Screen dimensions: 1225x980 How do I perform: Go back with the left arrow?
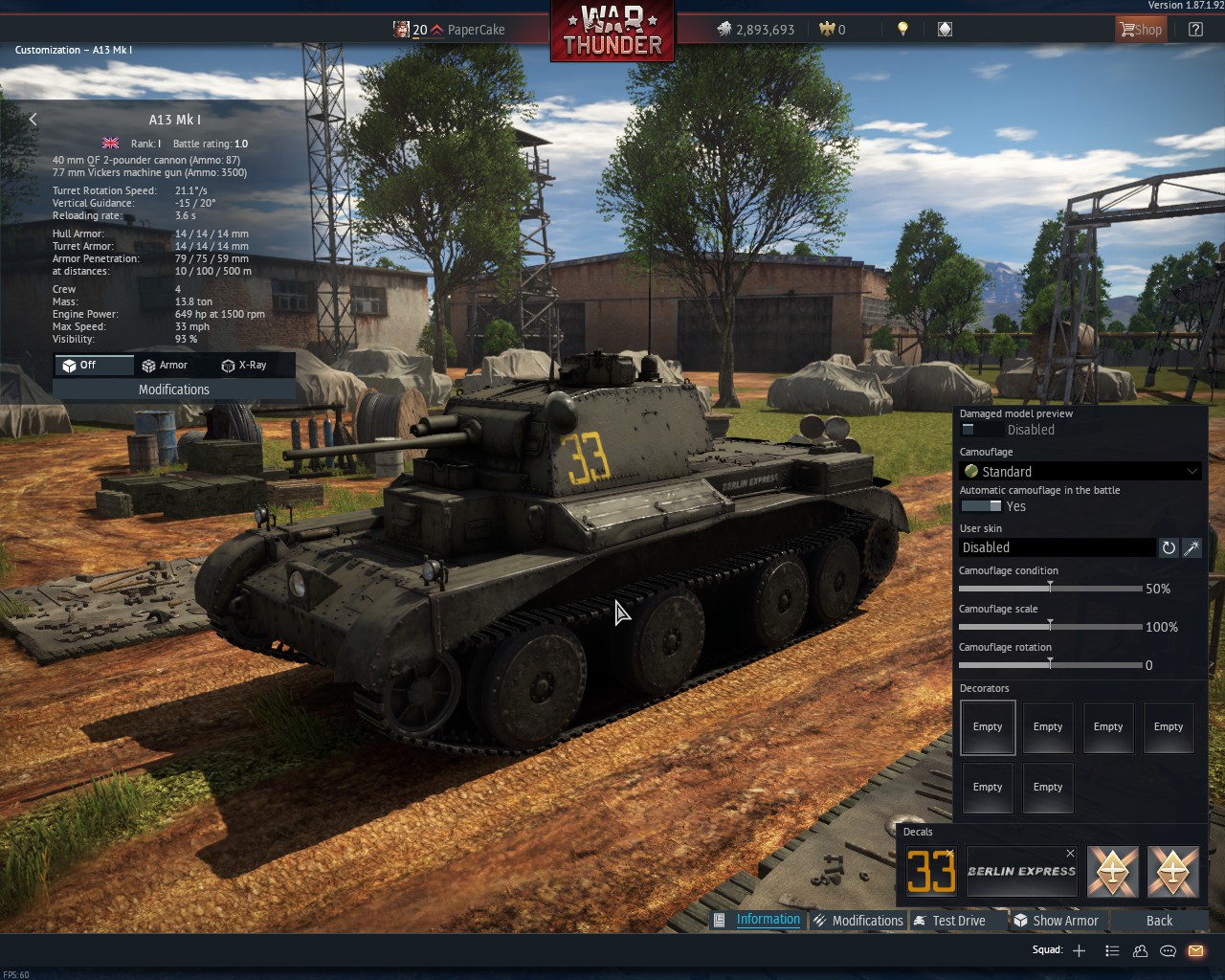[x=33, y=120]
